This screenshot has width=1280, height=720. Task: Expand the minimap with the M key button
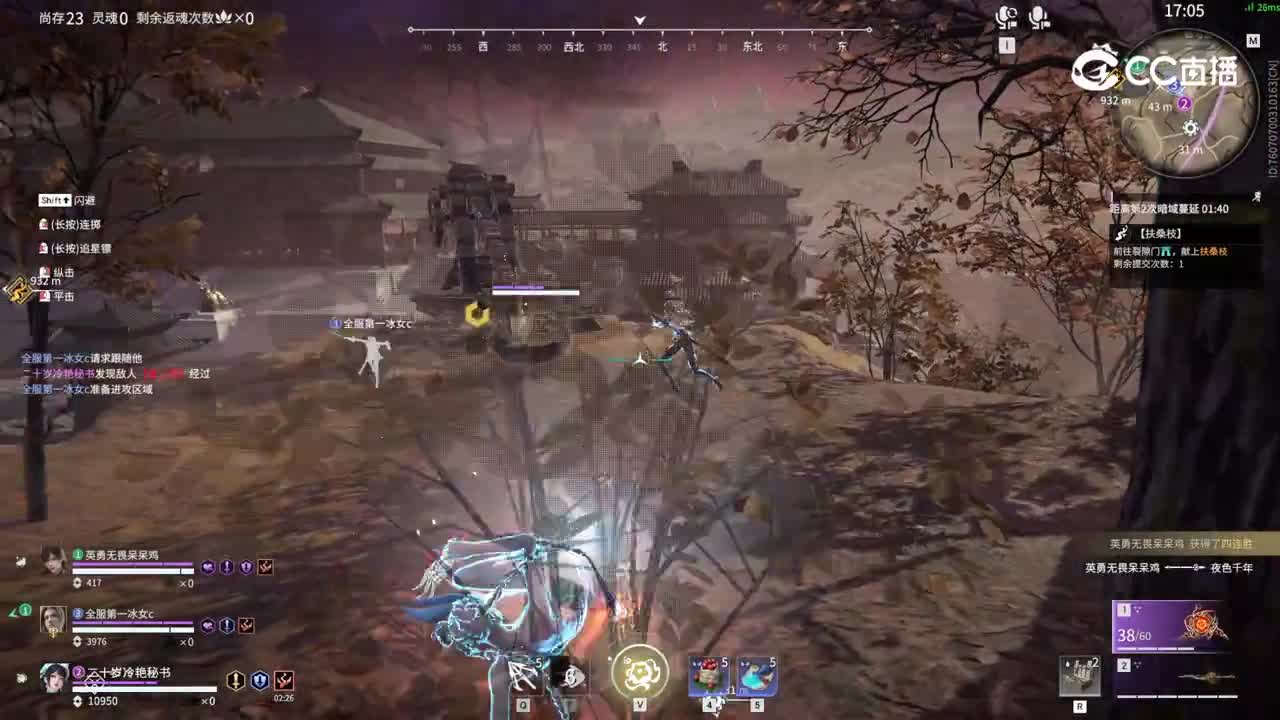coord(1253,41)
